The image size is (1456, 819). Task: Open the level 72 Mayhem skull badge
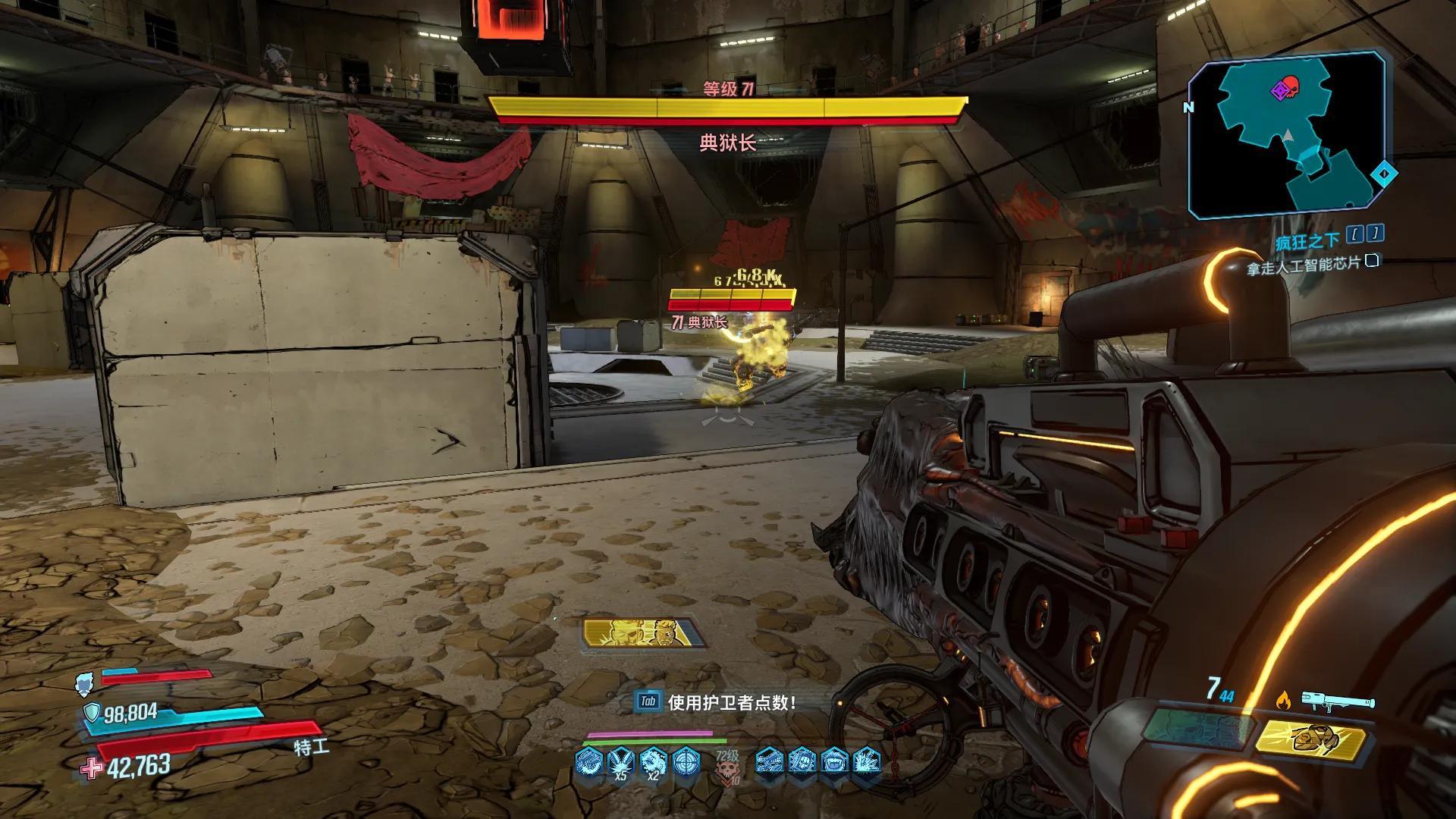(726, 765)
